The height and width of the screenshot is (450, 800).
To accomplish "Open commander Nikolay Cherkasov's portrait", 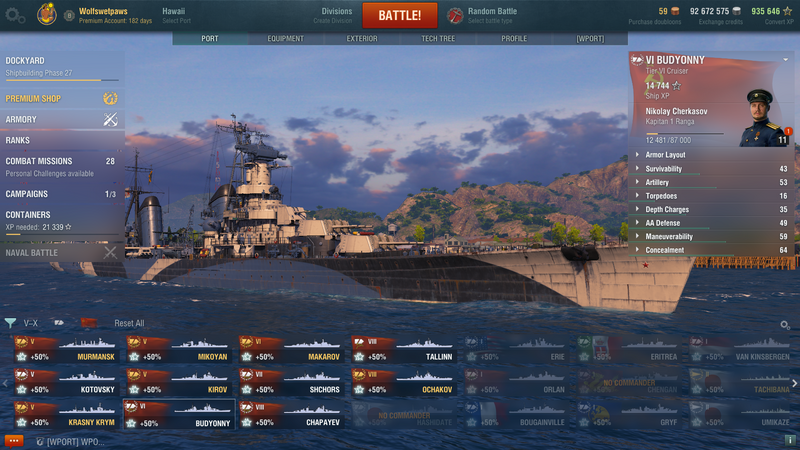I will [x=762, y=118].
